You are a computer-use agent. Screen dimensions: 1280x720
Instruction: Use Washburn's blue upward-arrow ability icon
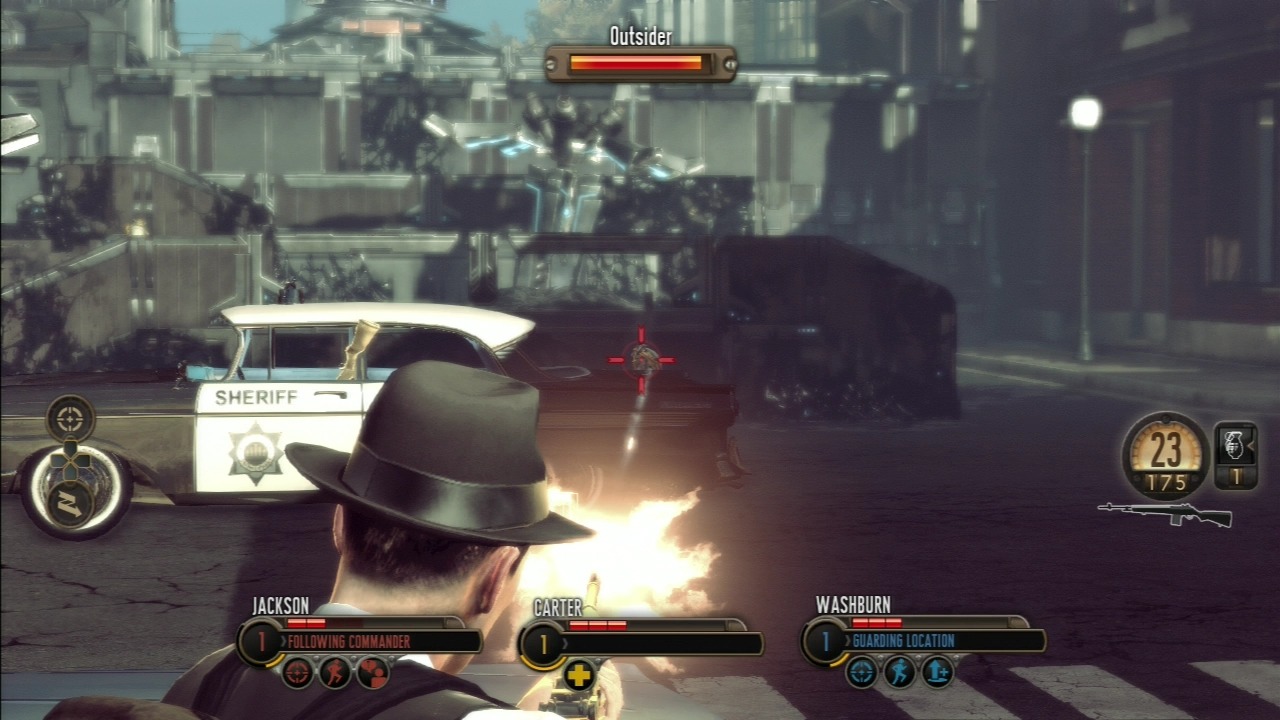938,672
